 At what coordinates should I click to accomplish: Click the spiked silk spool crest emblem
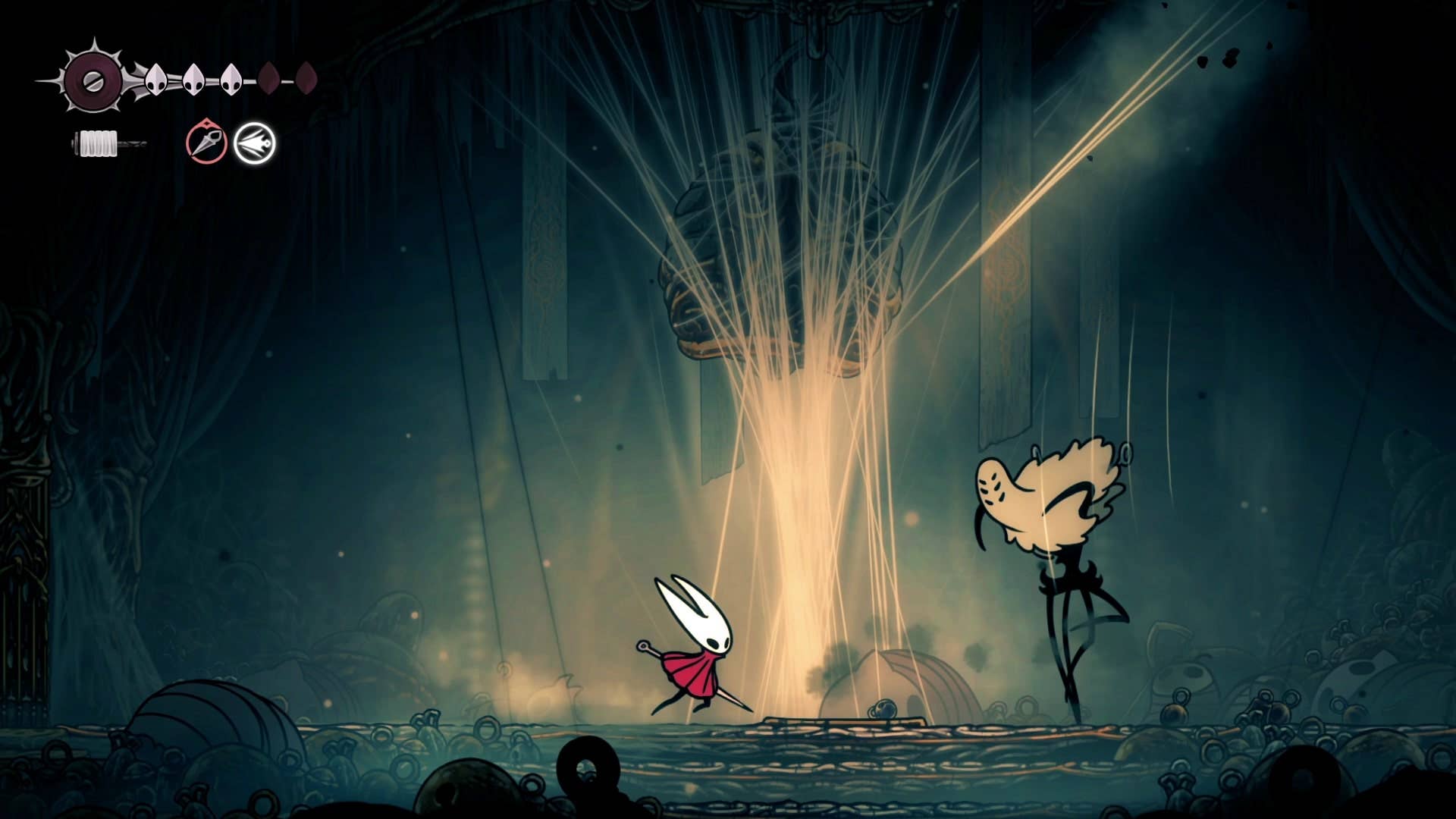pyautogui.click(x=93, y=80)
